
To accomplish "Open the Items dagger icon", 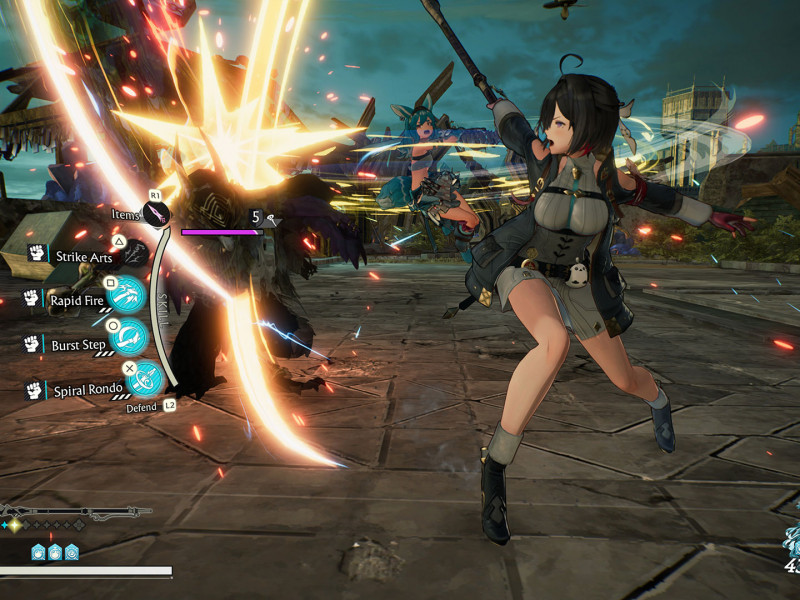I will click(x=157, y=214).
